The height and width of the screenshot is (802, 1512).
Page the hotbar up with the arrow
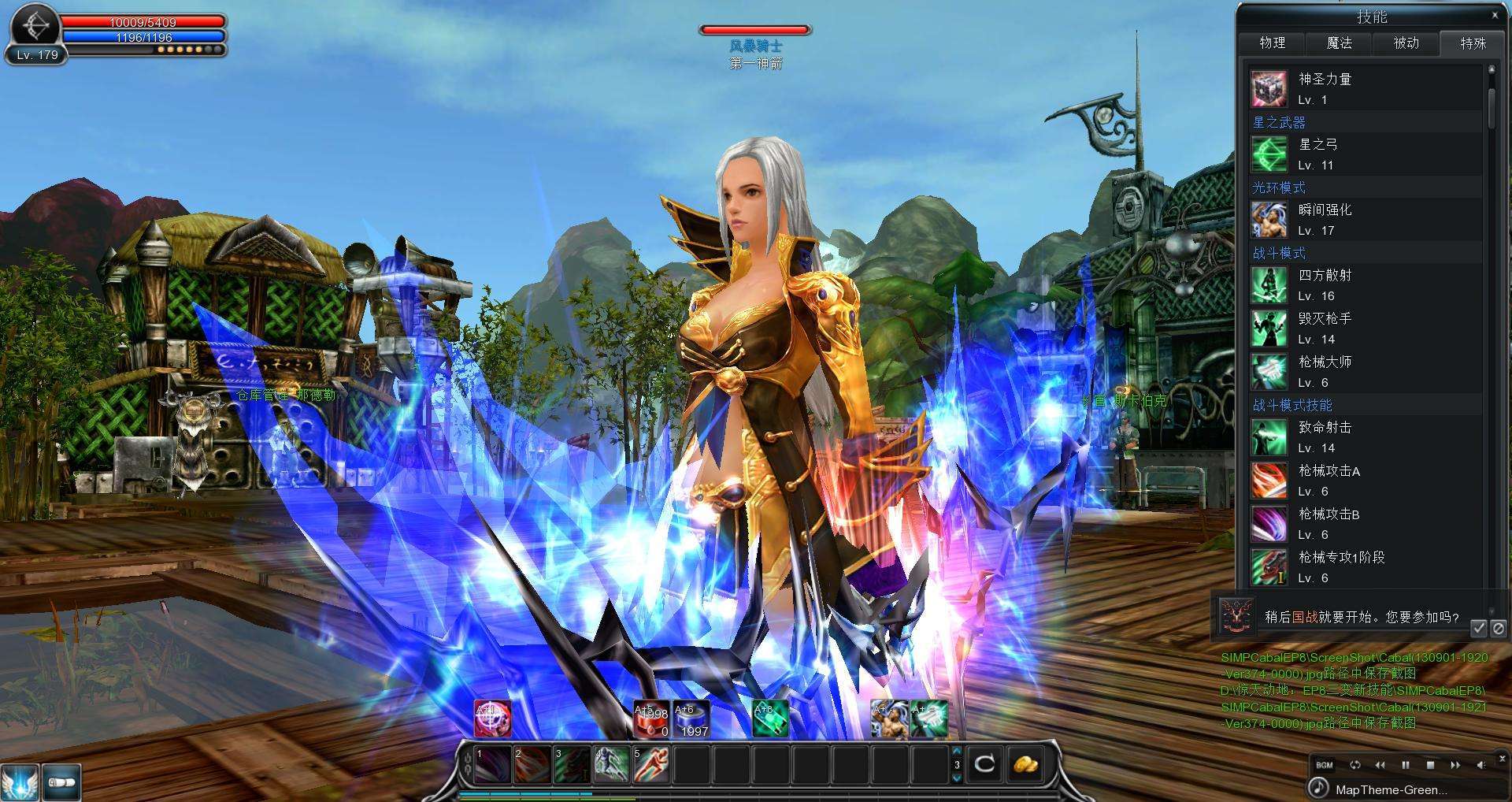(957, 752)
